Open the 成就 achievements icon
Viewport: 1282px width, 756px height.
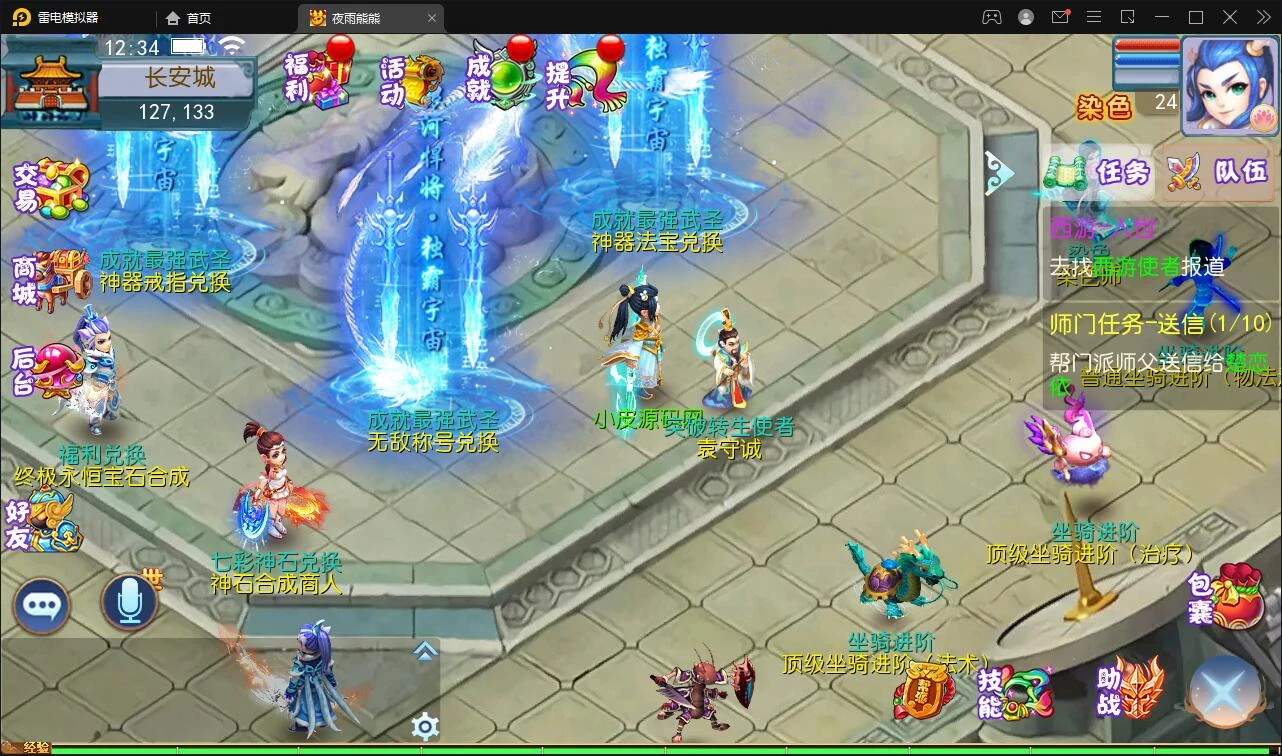coord(500,76)
